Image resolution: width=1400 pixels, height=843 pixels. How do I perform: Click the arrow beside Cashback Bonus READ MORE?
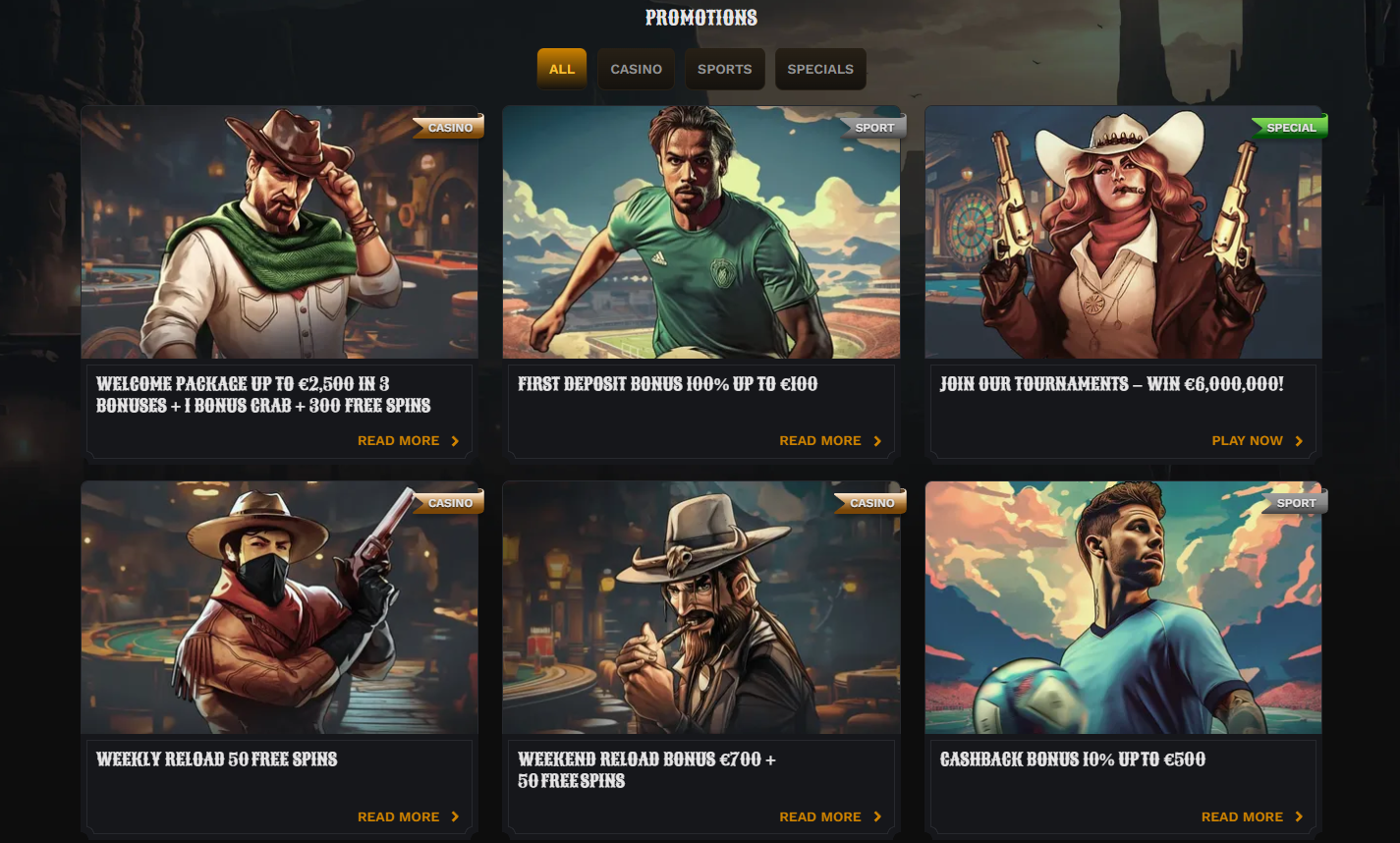click(x=1297, y=816)
